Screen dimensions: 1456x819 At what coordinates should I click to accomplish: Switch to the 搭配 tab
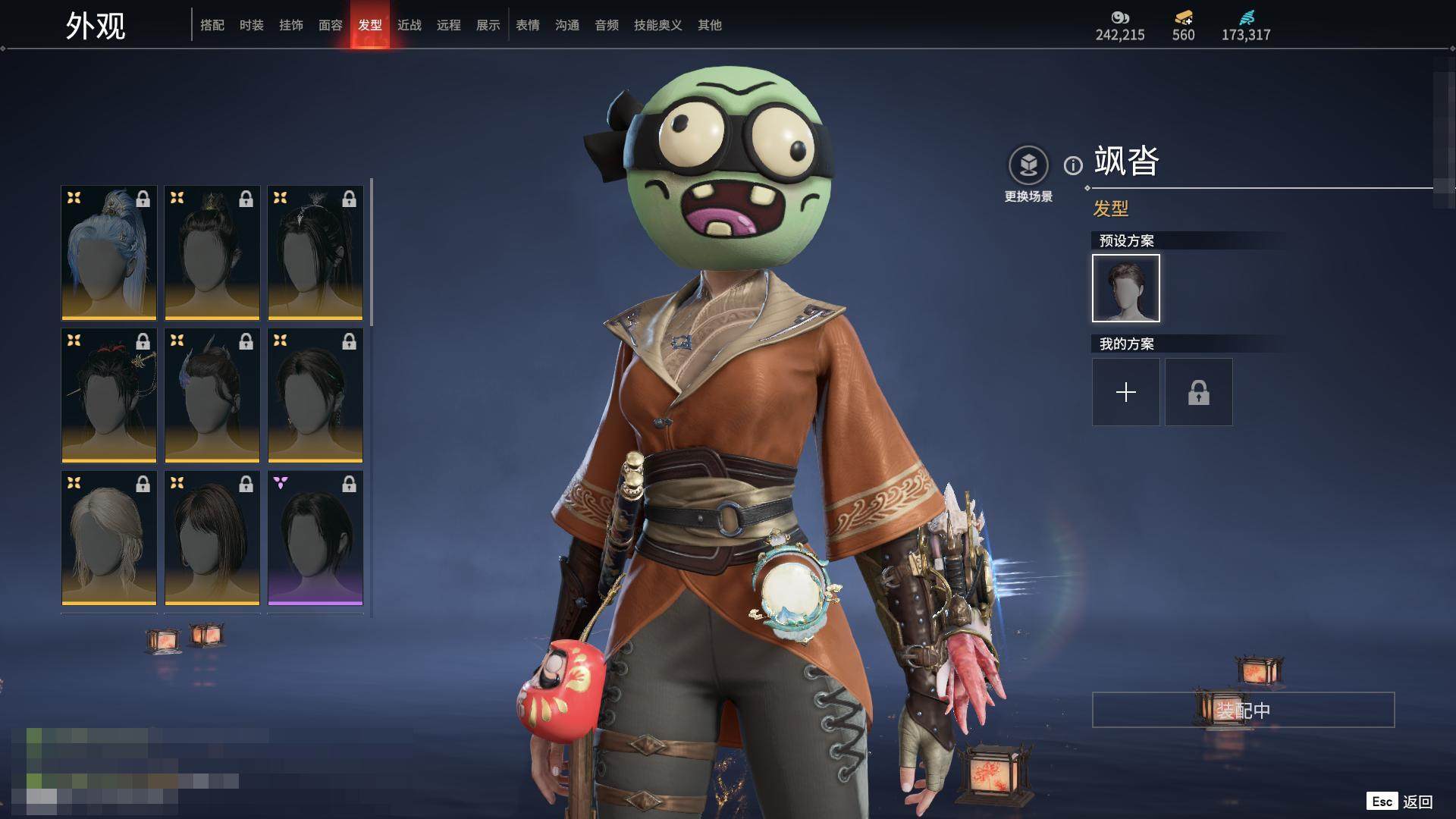(x=212, y=25)
